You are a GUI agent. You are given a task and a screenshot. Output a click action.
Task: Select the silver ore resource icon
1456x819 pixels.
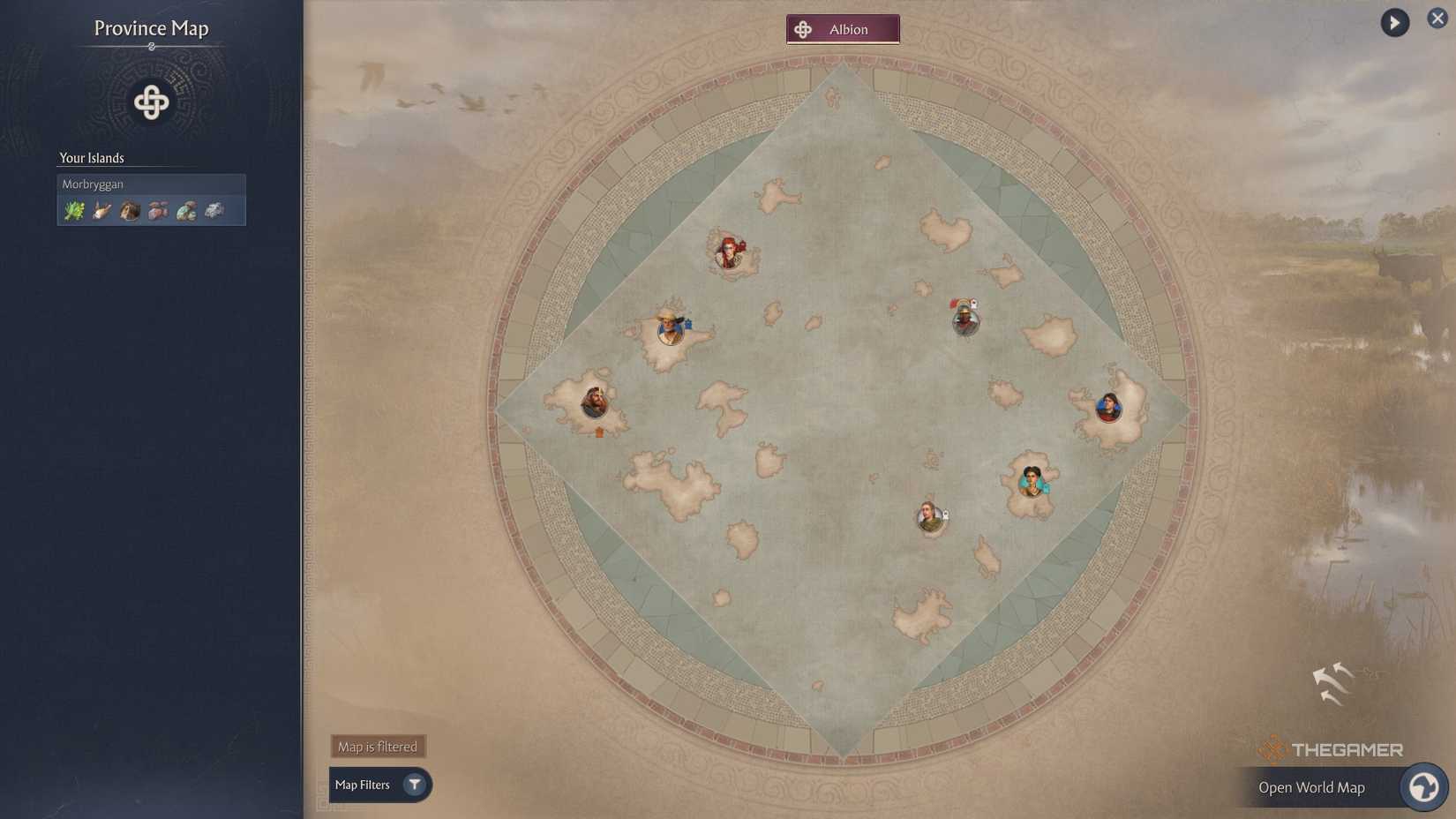coord(214,209)
